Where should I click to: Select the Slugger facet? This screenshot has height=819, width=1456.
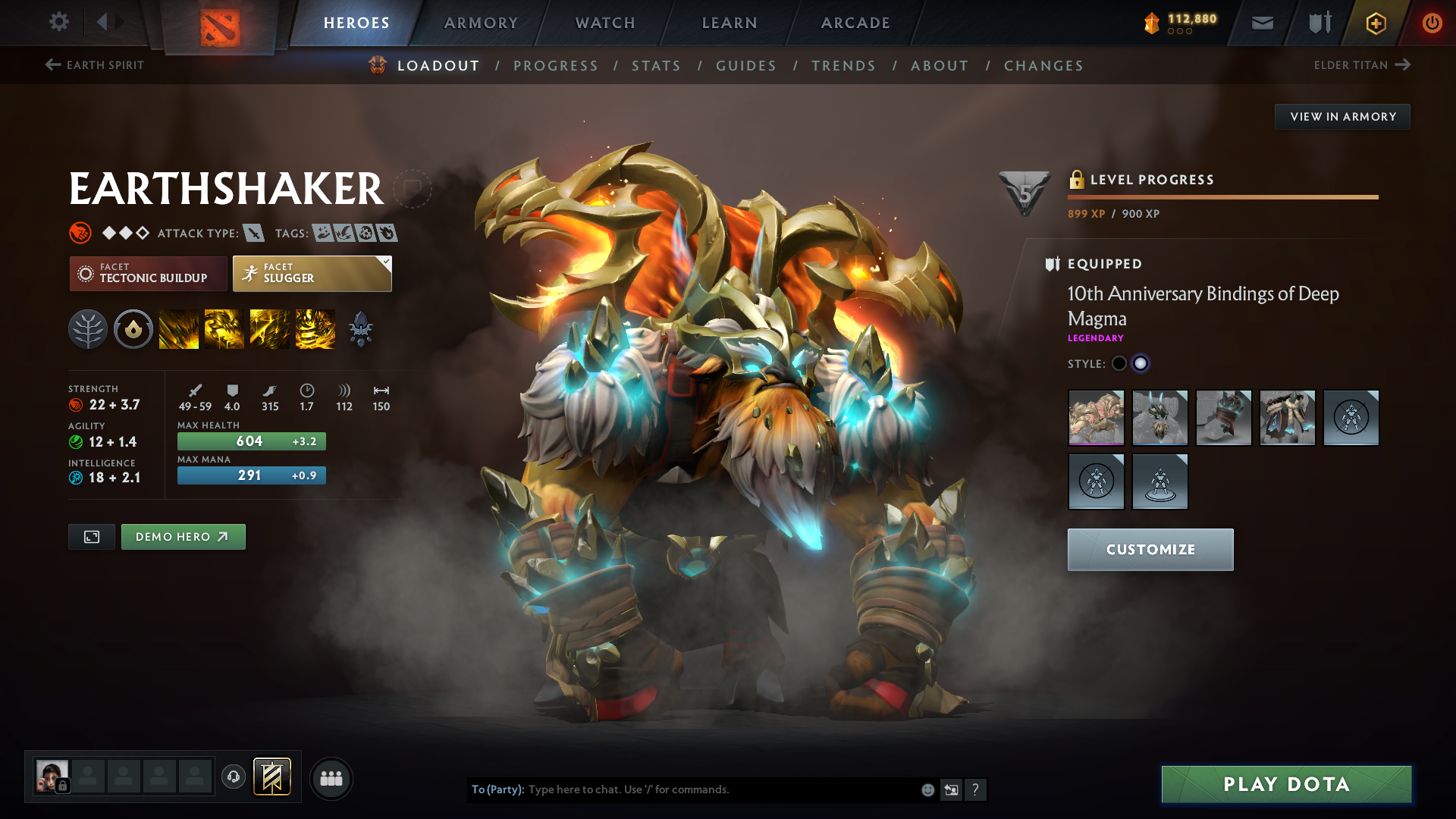pyautogui.click(x=312, y=274)
